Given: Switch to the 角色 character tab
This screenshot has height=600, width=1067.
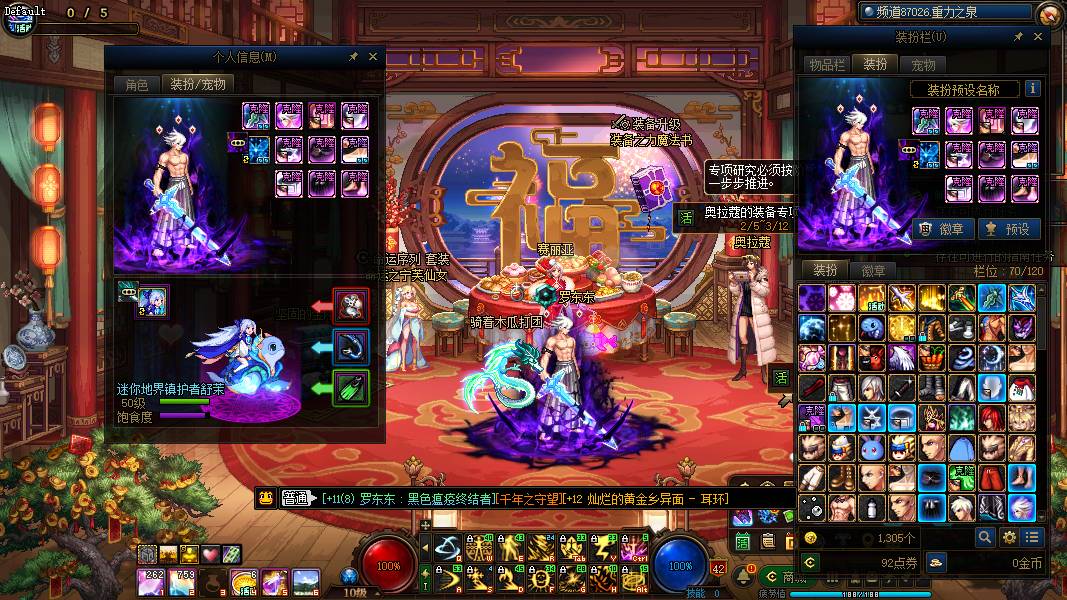Looking at the screenshot, I should click(137, 84).
